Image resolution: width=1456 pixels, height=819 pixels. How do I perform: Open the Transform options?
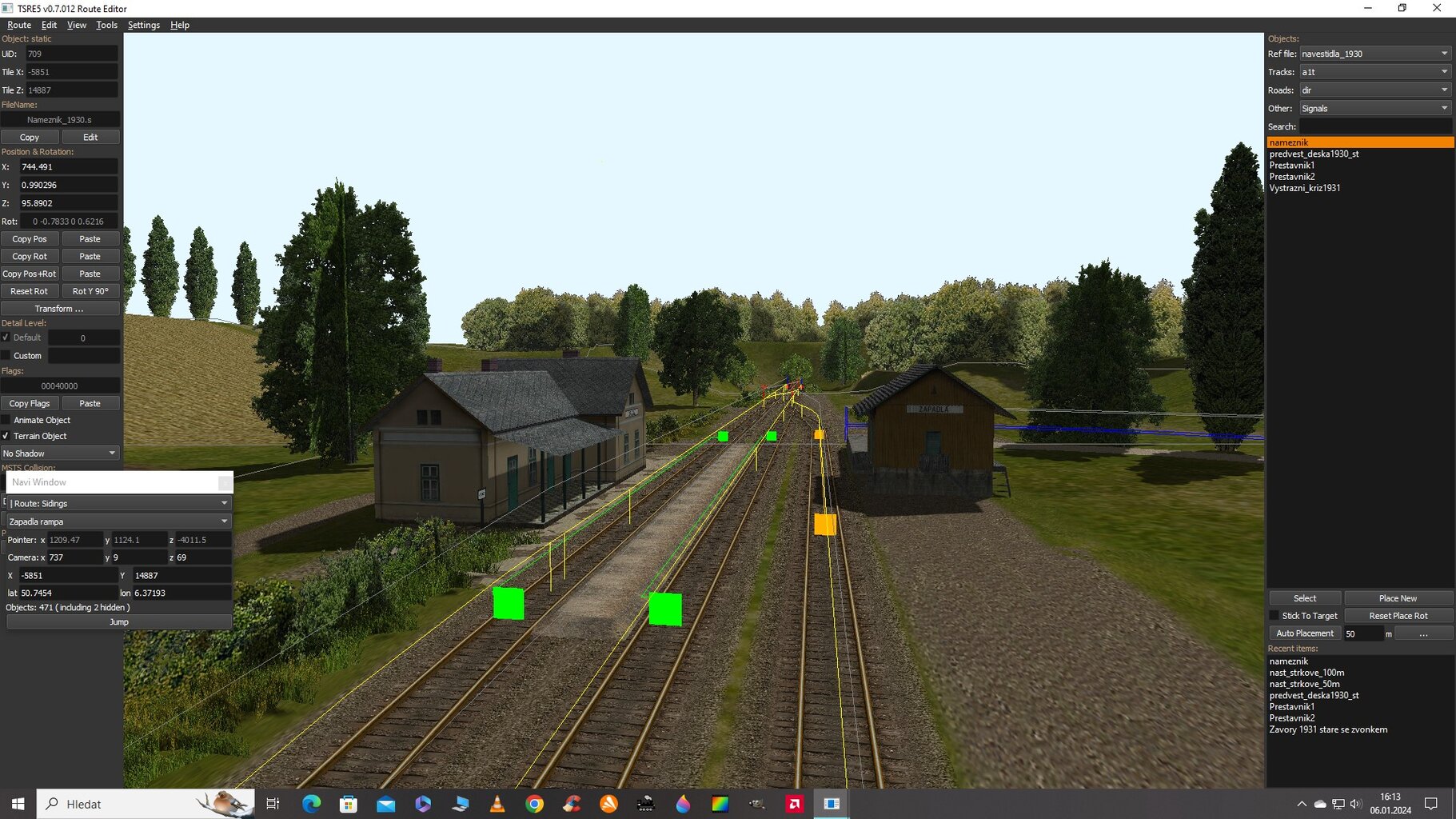coord(59,309)
